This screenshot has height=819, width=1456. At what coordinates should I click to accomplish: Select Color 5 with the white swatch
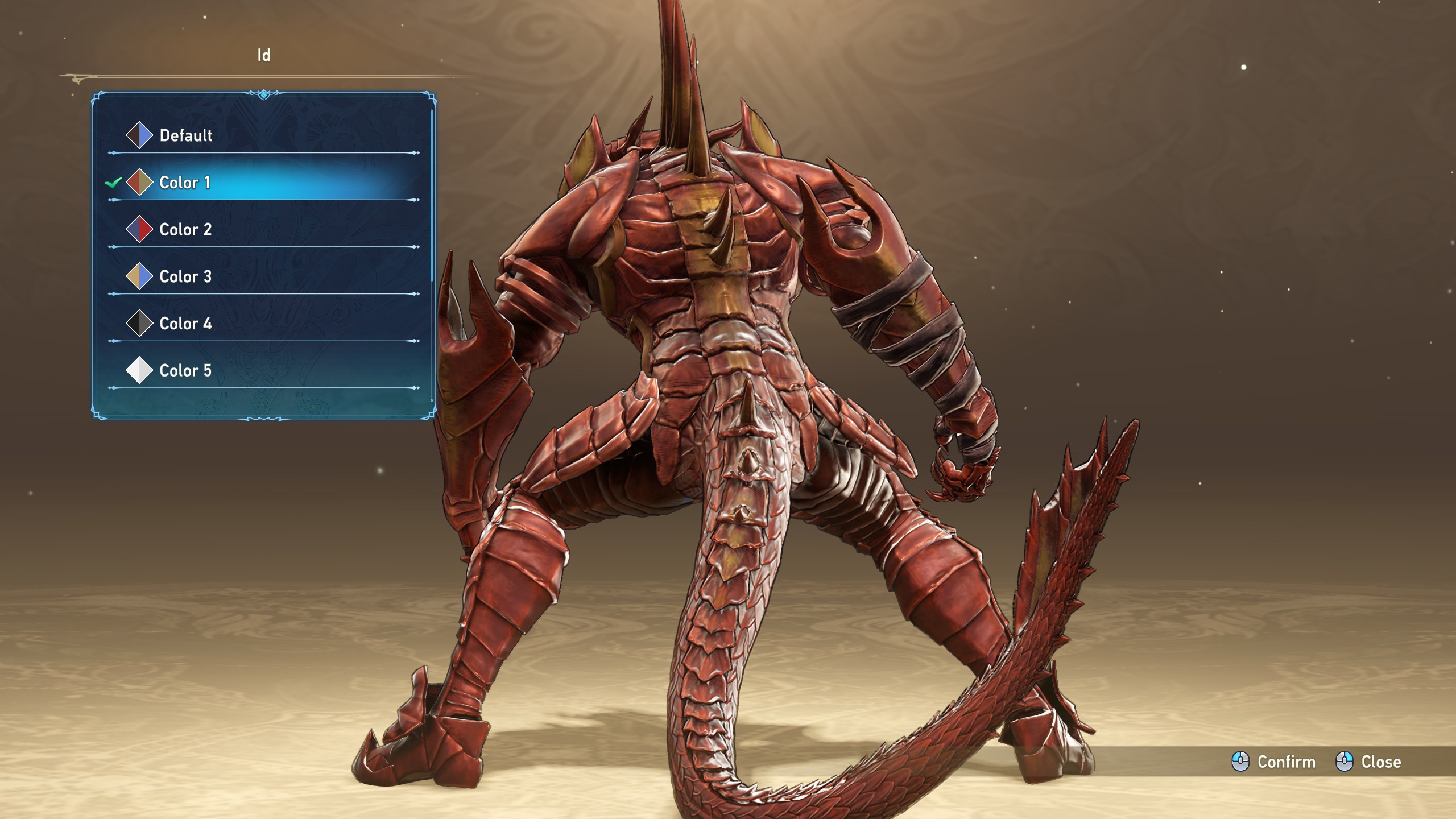click(185, 371)
